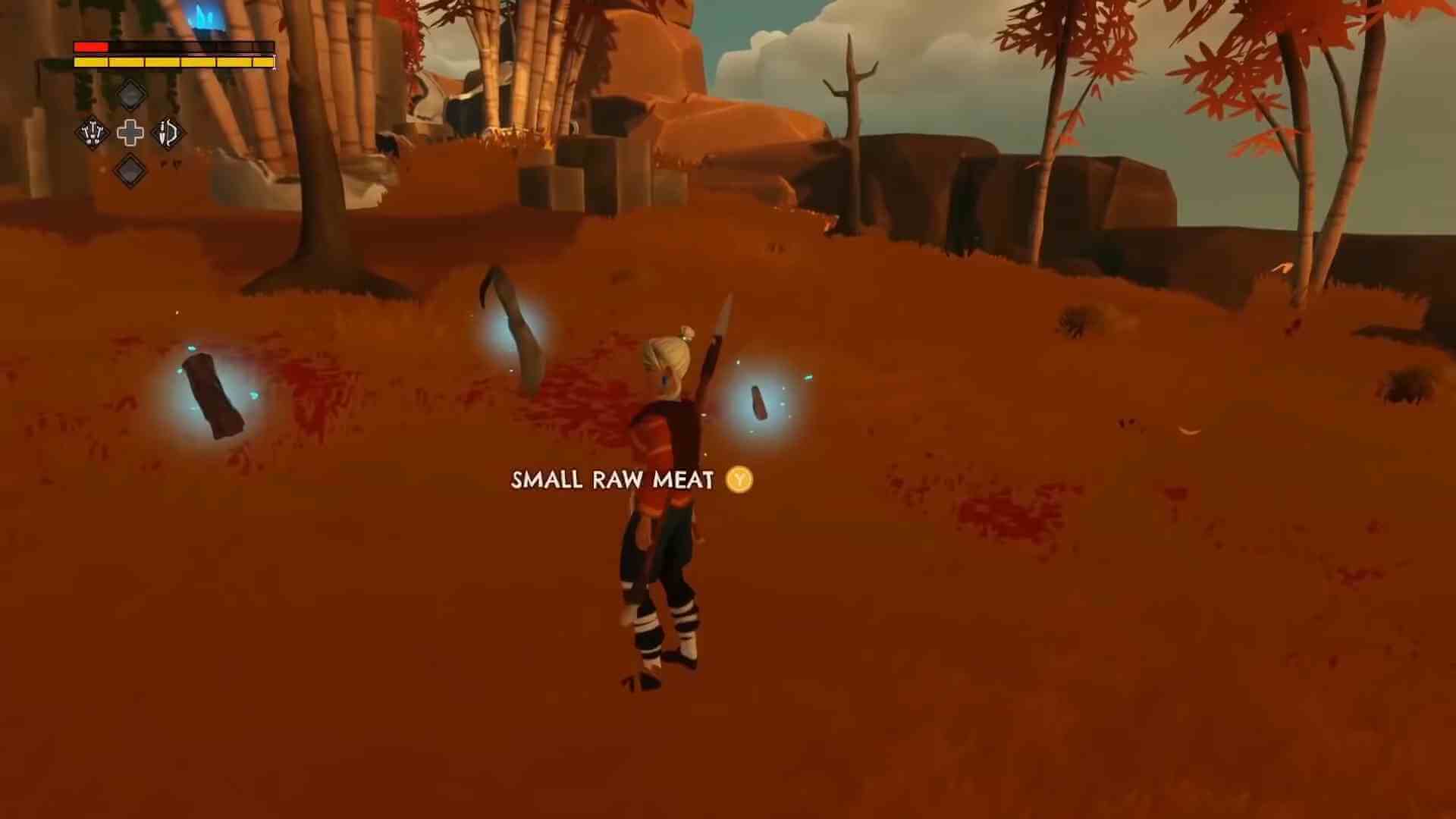1456x819 pixels.
Task: Select the SMALL RAW MEAT pickup label
Action: tap(611, 480)
